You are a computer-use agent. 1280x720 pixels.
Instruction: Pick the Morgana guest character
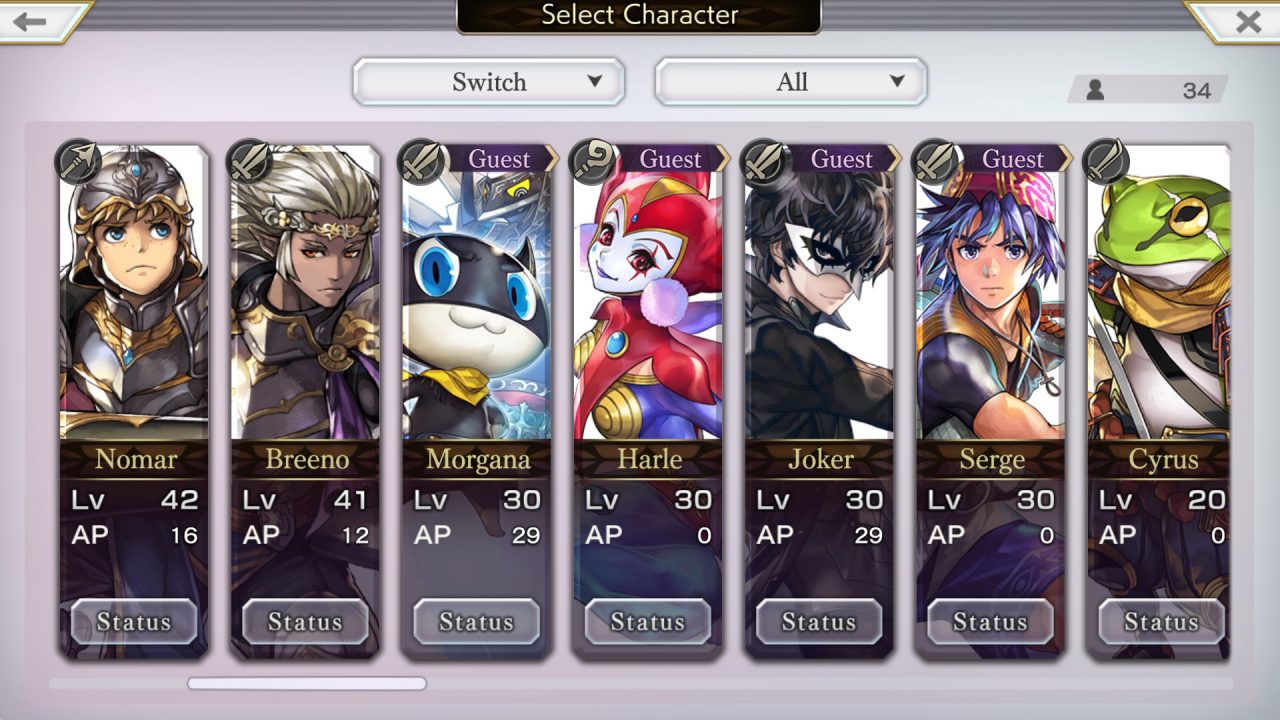tap(476, 300)
